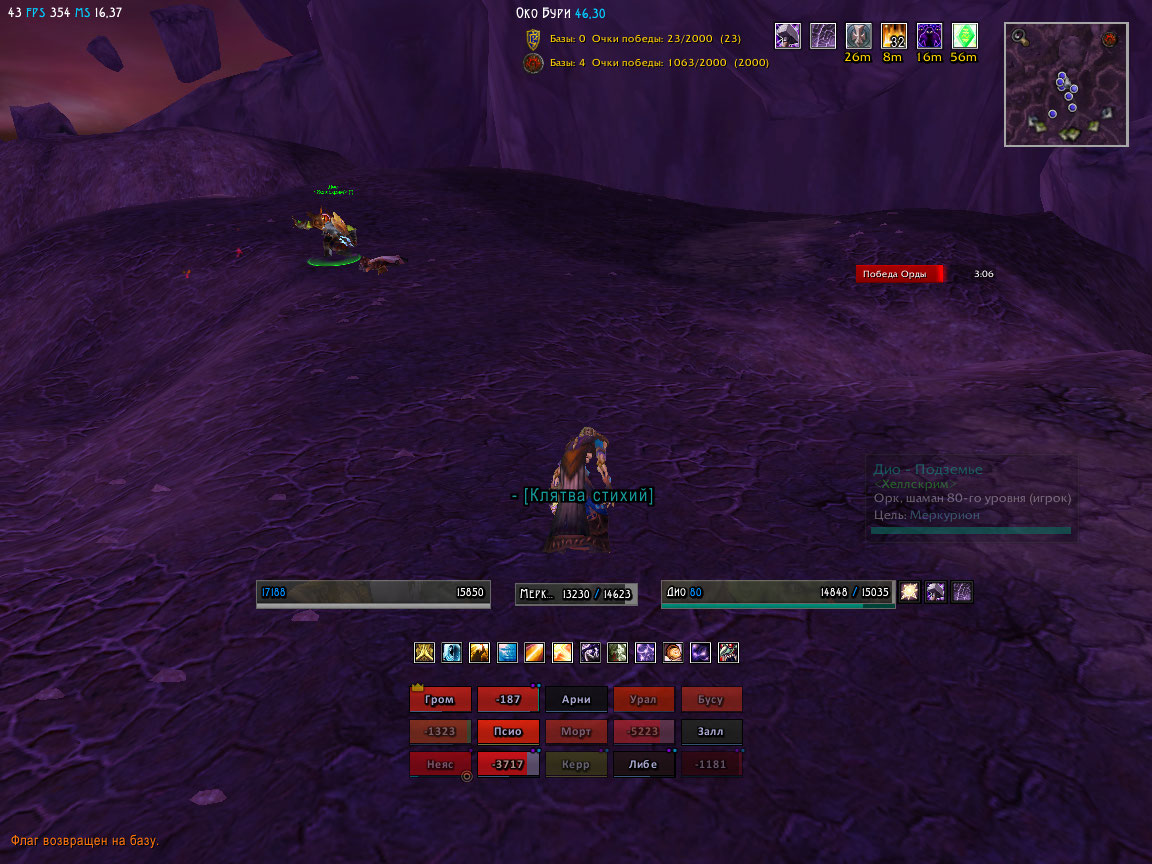Open the battlefield minimap
Viewport: 1152px width, 864px height.
click(1066, 86)
